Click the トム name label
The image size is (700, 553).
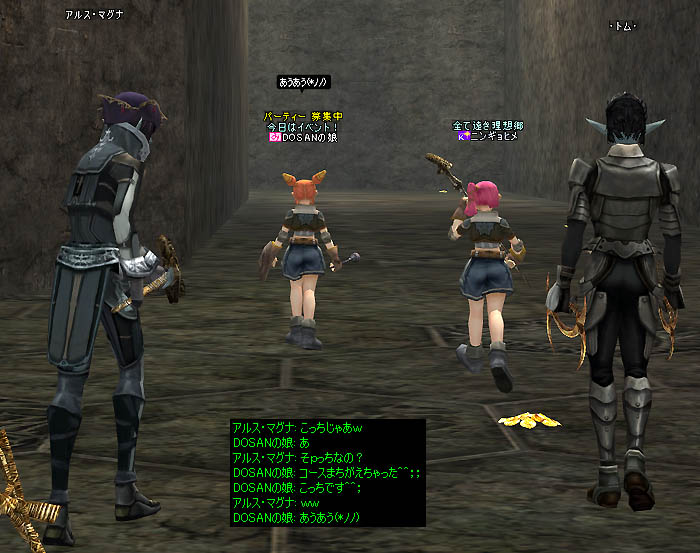tap(623, 26)
